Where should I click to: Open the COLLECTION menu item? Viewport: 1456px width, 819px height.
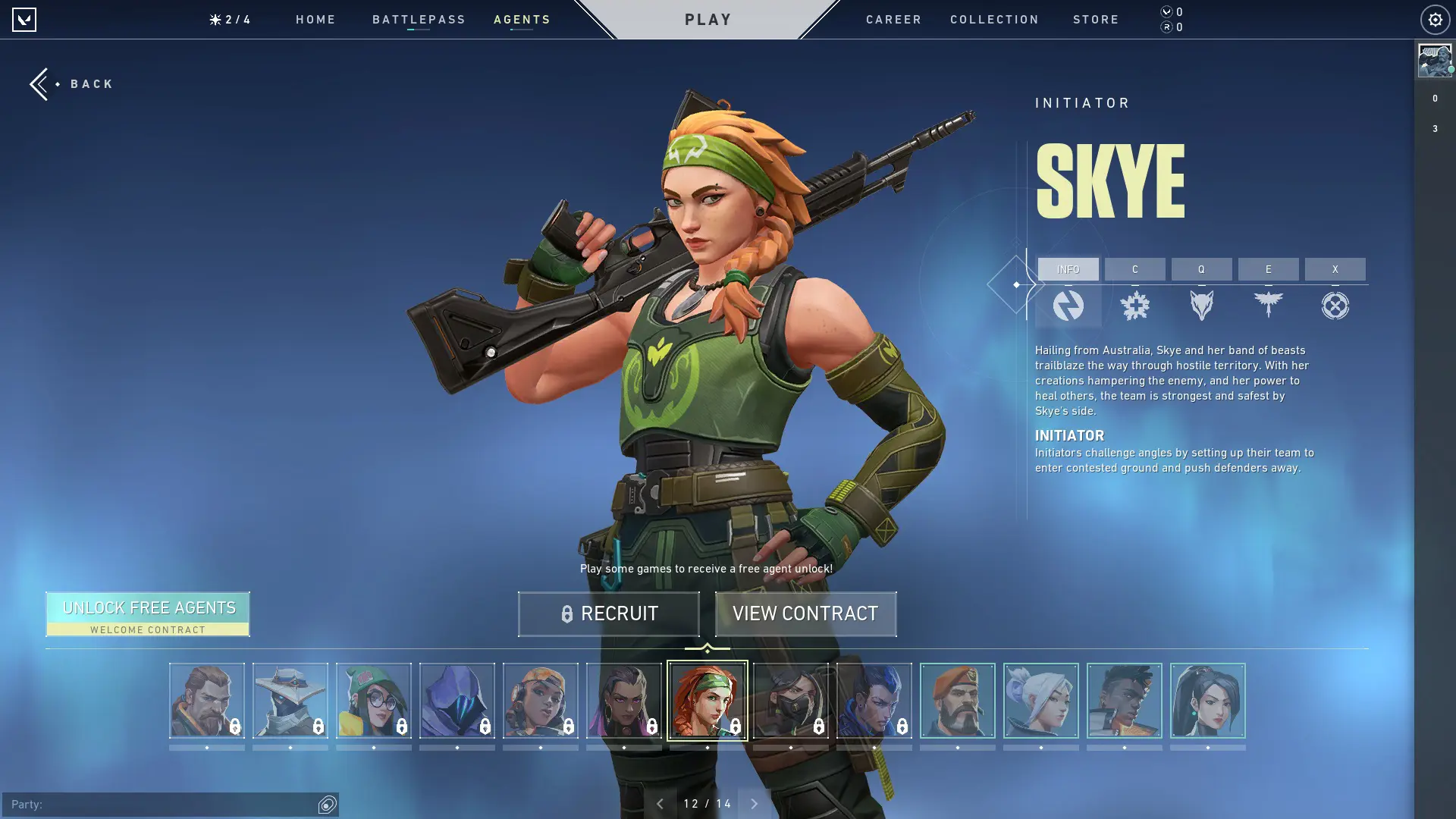coord(994,19)
